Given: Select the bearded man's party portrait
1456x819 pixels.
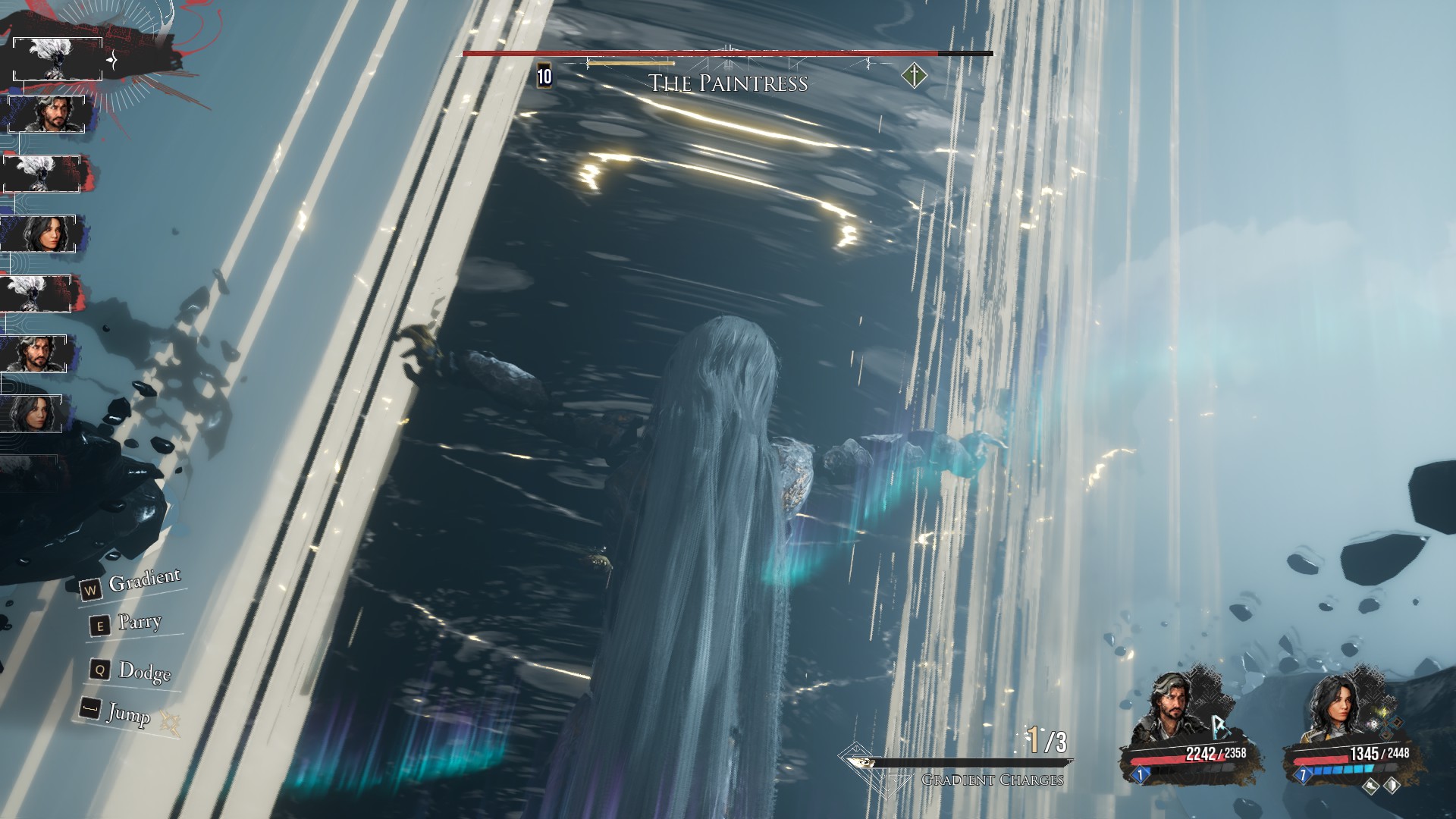Looking at the screenshot, I should click(x=1169, y=713).
